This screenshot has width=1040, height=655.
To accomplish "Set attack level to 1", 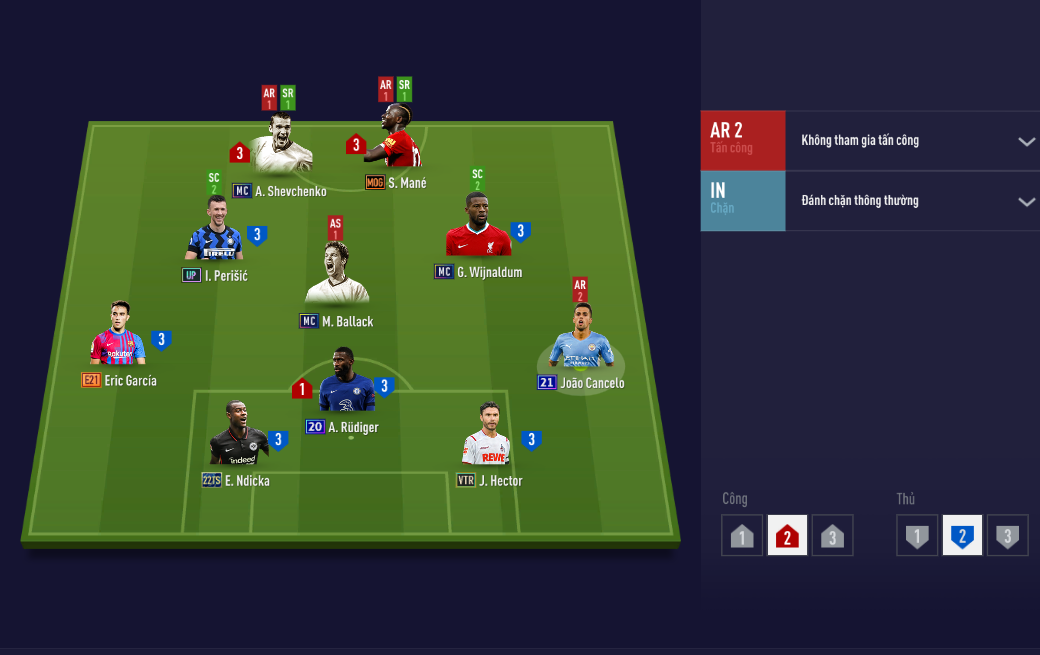I will pyautogui.click(x=742, y=536).
